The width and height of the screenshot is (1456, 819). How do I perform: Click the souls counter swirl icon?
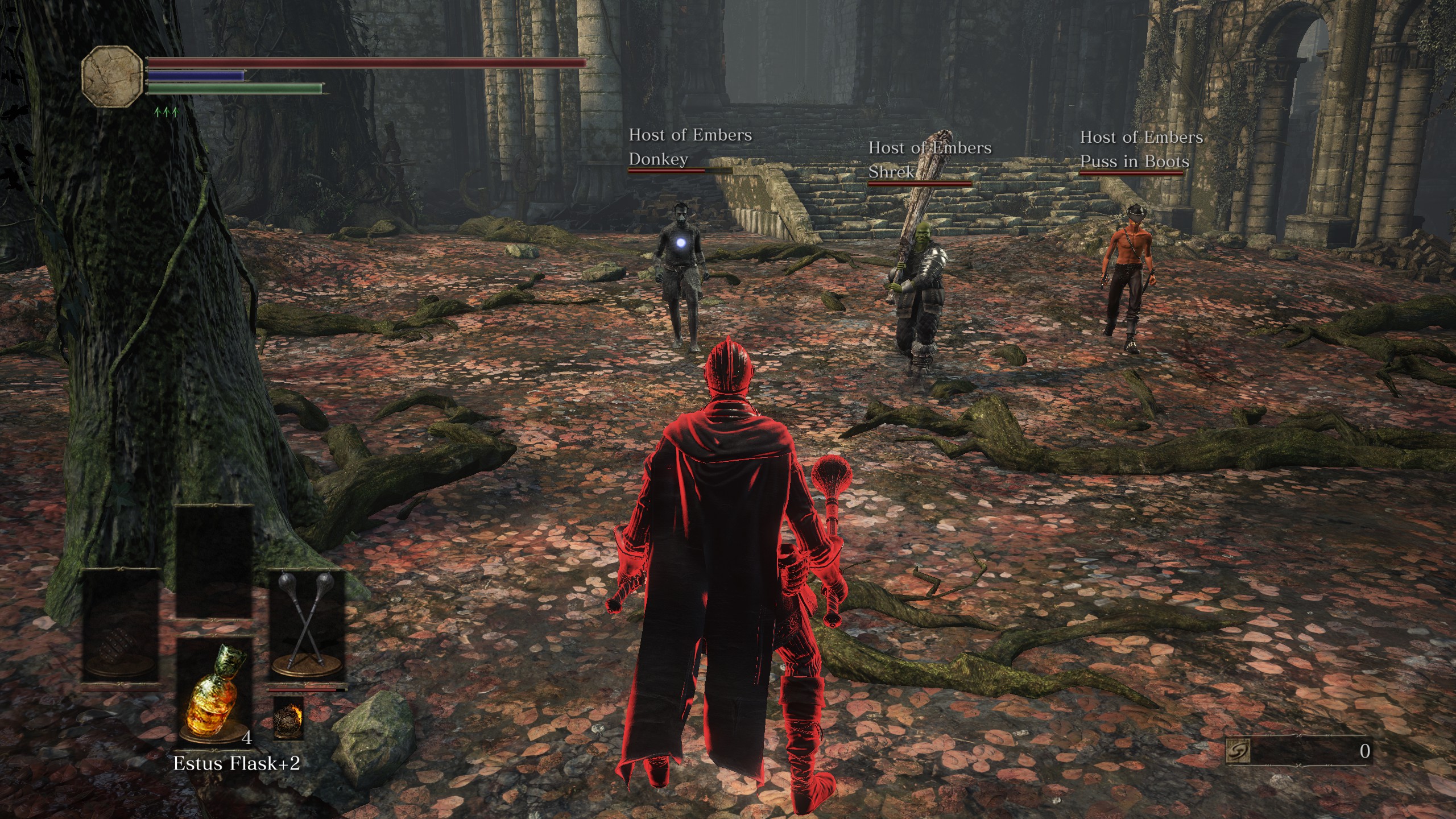pyautogui.click(x=1238, y=752)
